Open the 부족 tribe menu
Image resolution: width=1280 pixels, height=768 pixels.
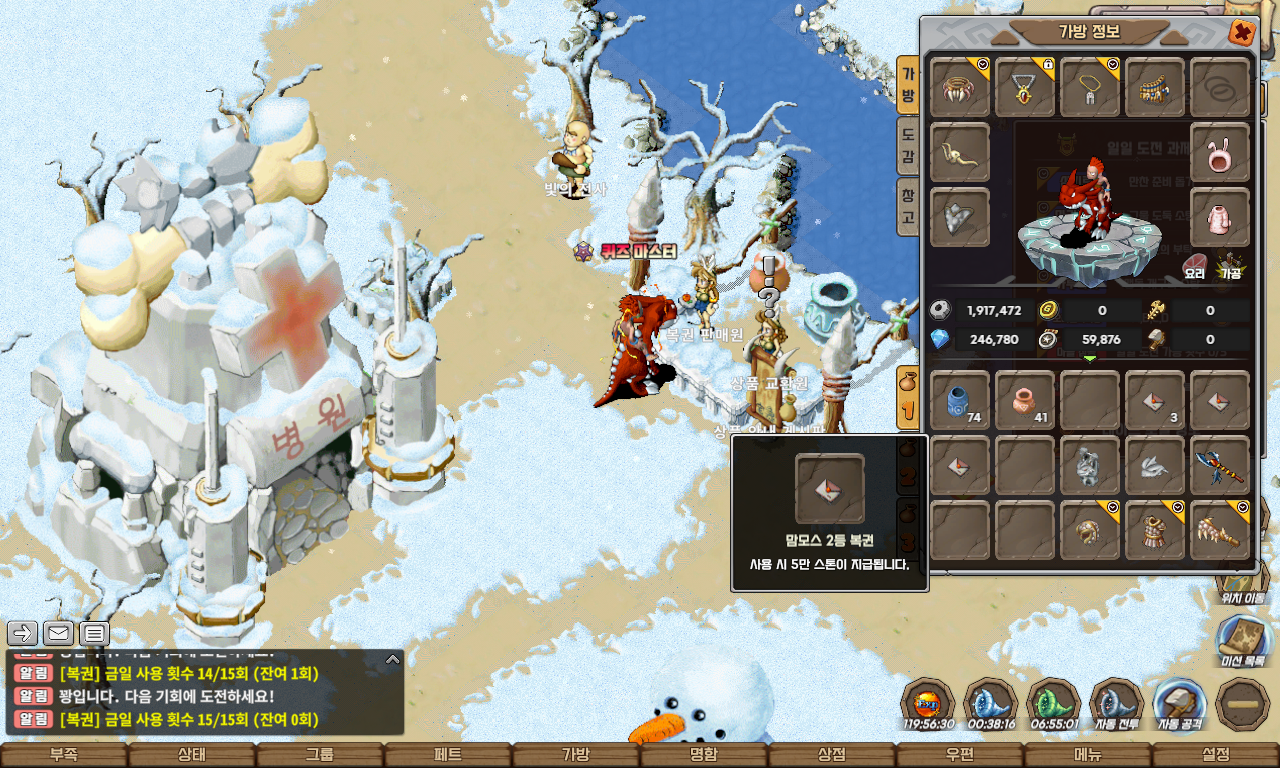64,755
